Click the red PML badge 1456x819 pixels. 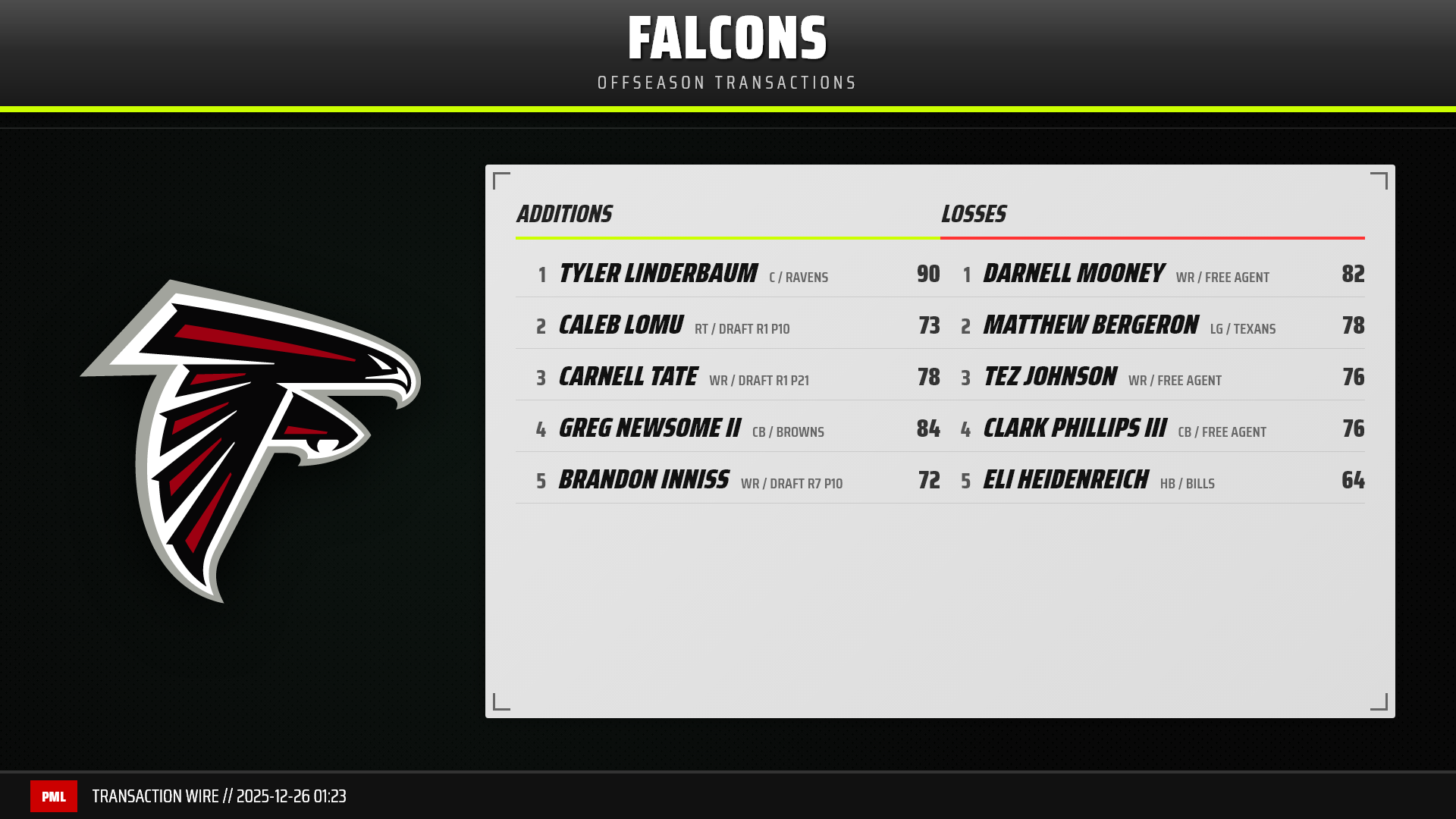(x=54, y=796)
